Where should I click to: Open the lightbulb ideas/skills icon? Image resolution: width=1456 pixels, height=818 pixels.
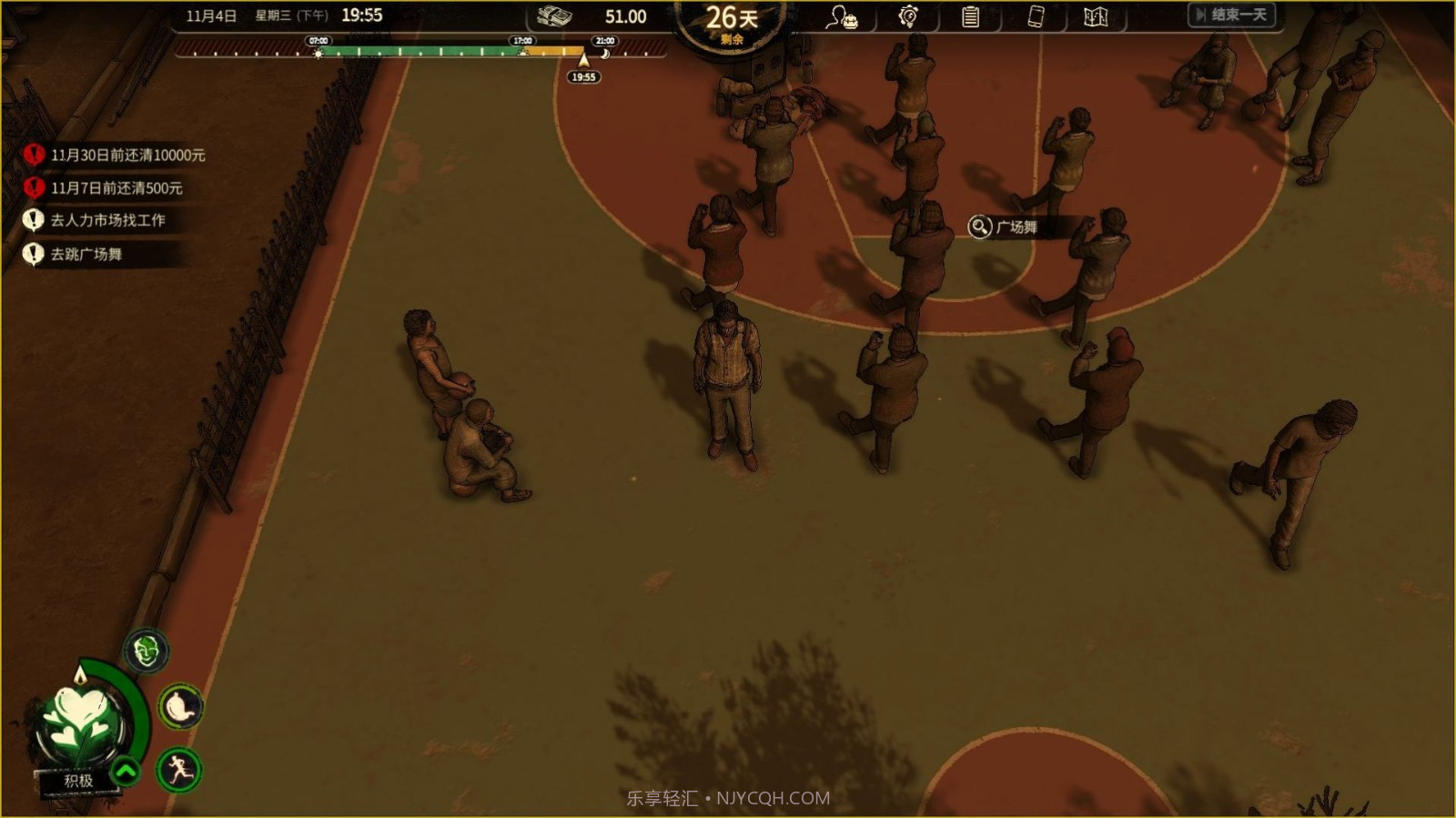pyautogui.click(x=907, y=16)
